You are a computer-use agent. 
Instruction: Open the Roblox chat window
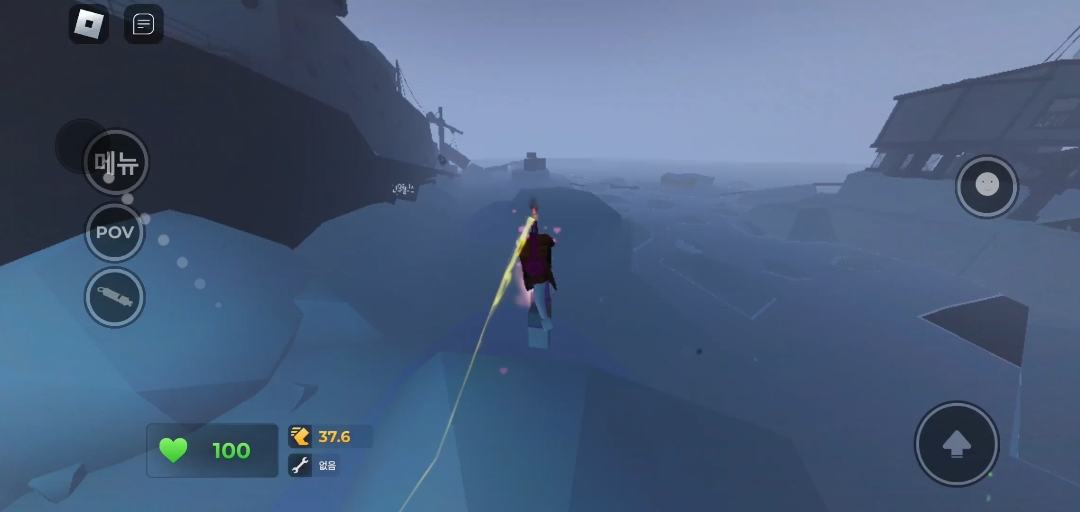click(144, 24)
